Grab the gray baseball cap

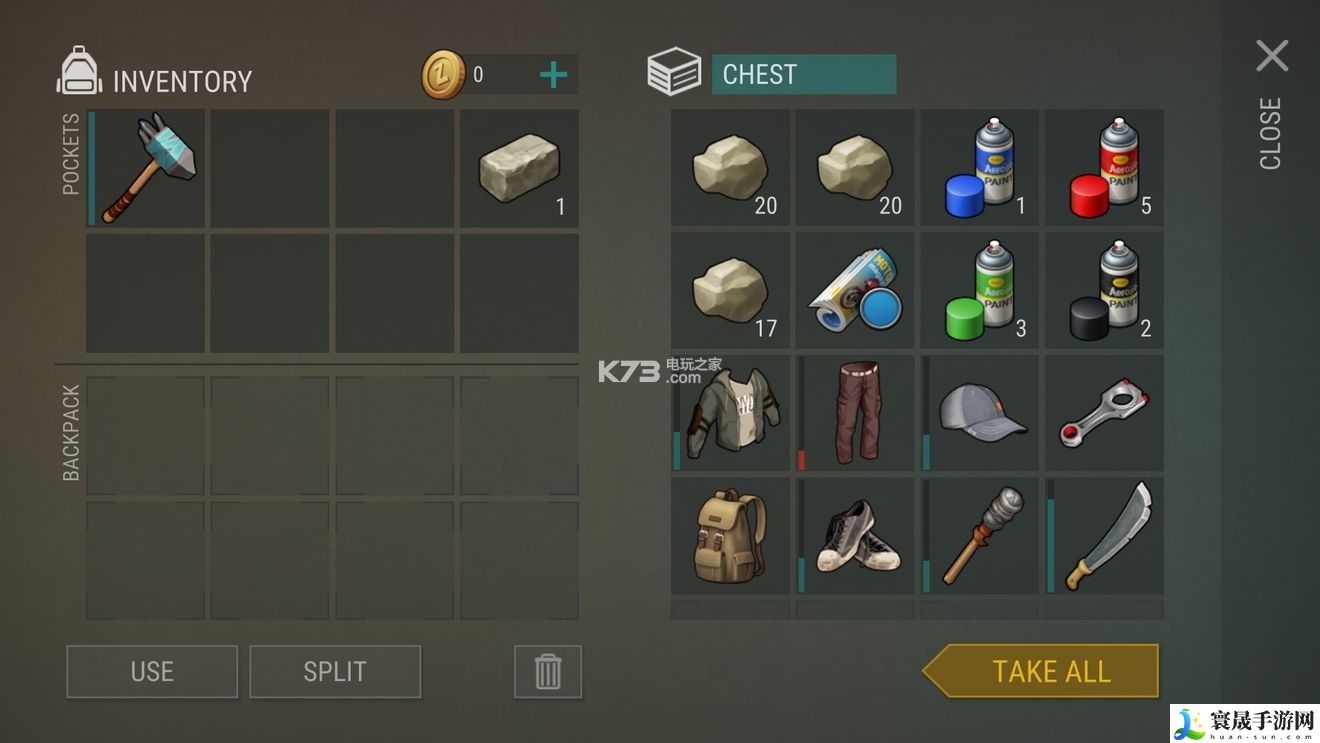pos(981,413)
